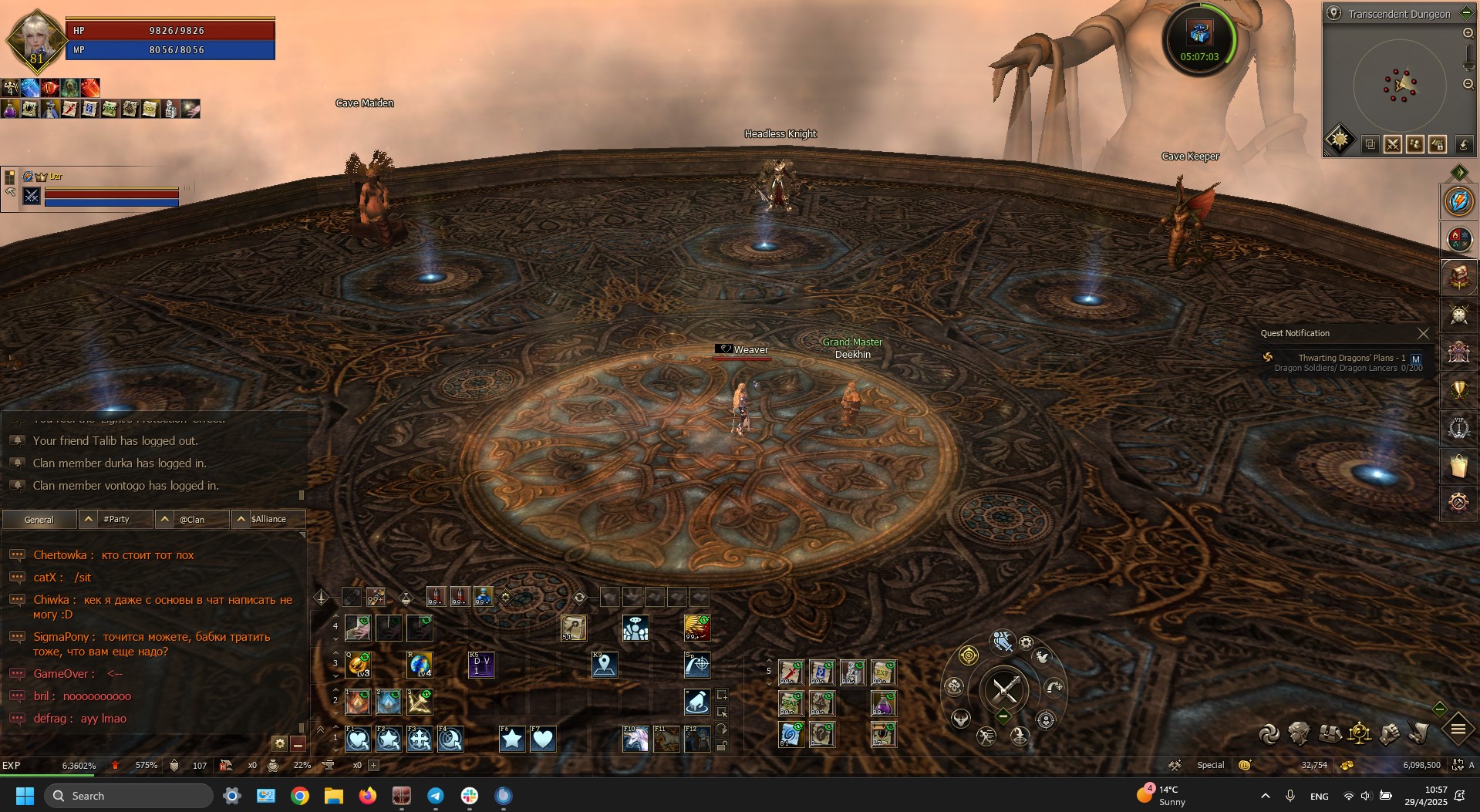This screenshot has height=812, width=1480.
Task: Switch to the #Party chat tab
Action: pos(116,519)
